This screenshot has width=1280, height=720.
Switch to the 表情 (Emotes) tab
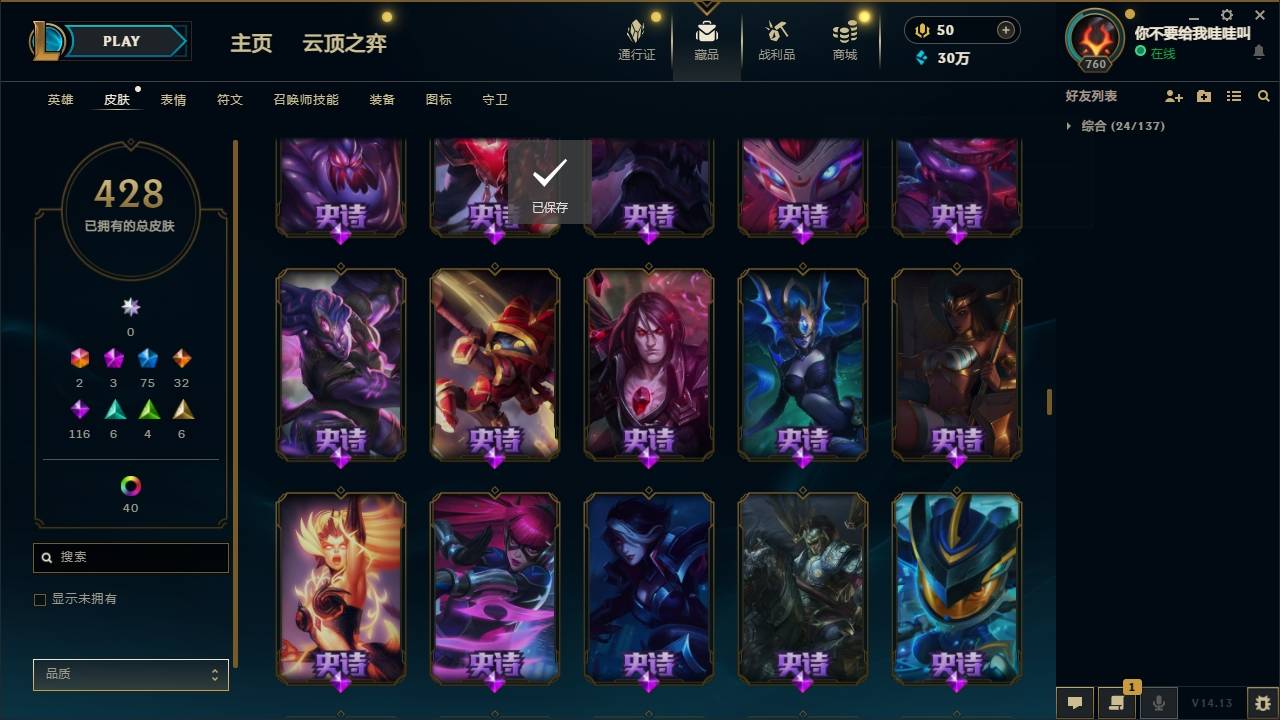173,99
